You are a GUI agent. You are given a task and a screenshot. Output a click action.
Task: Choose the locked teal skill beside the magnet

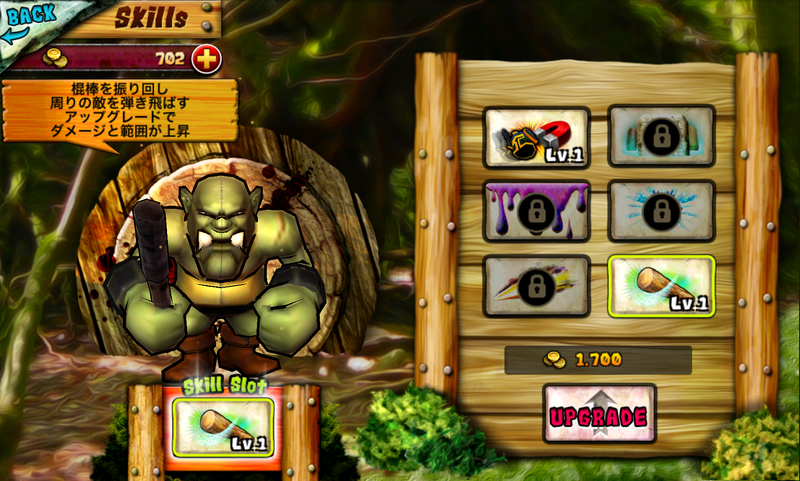click(661, 137)
